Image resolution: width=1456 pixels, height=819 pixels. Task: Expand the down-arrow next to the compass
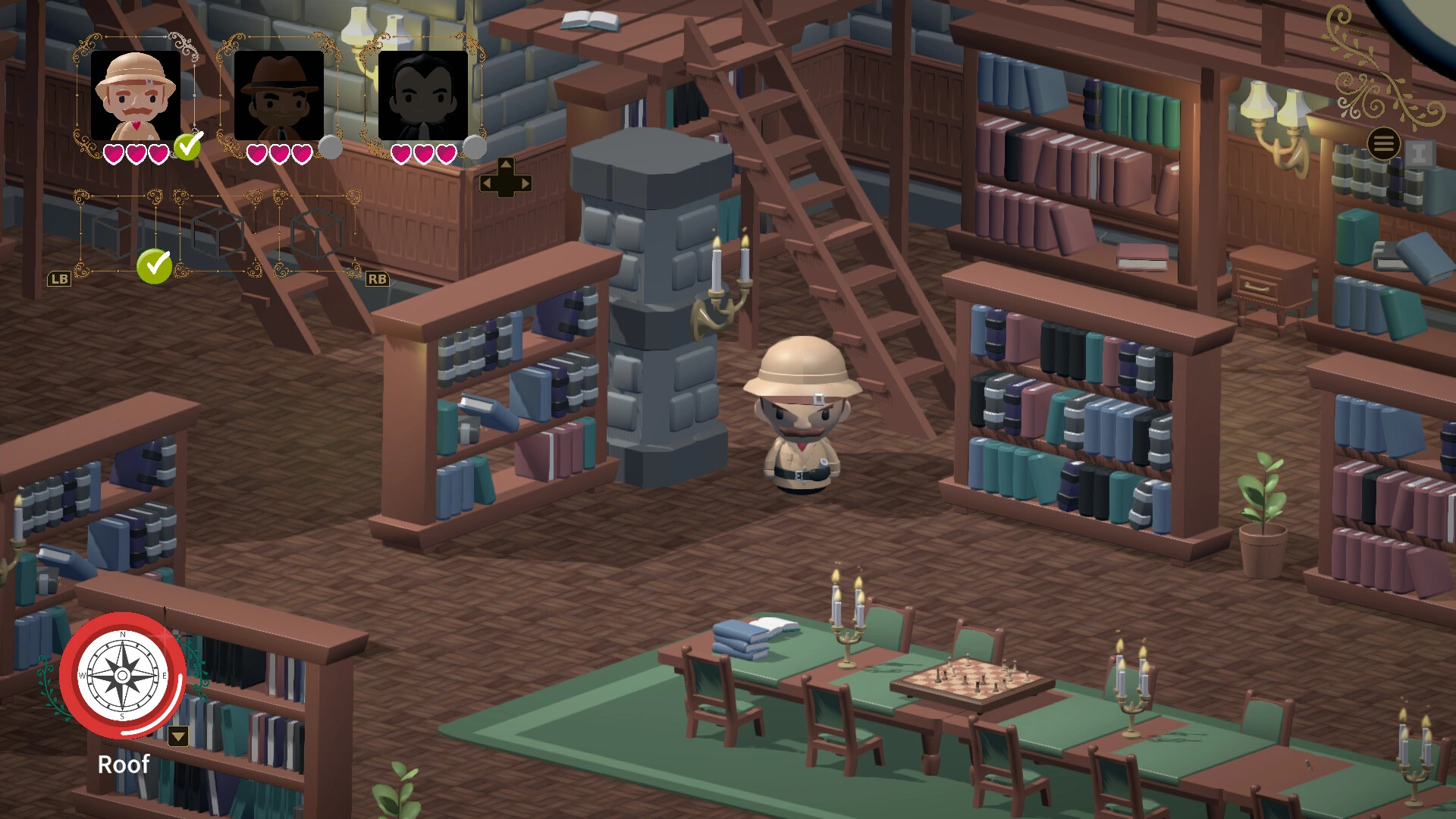[x=179, y=736]
